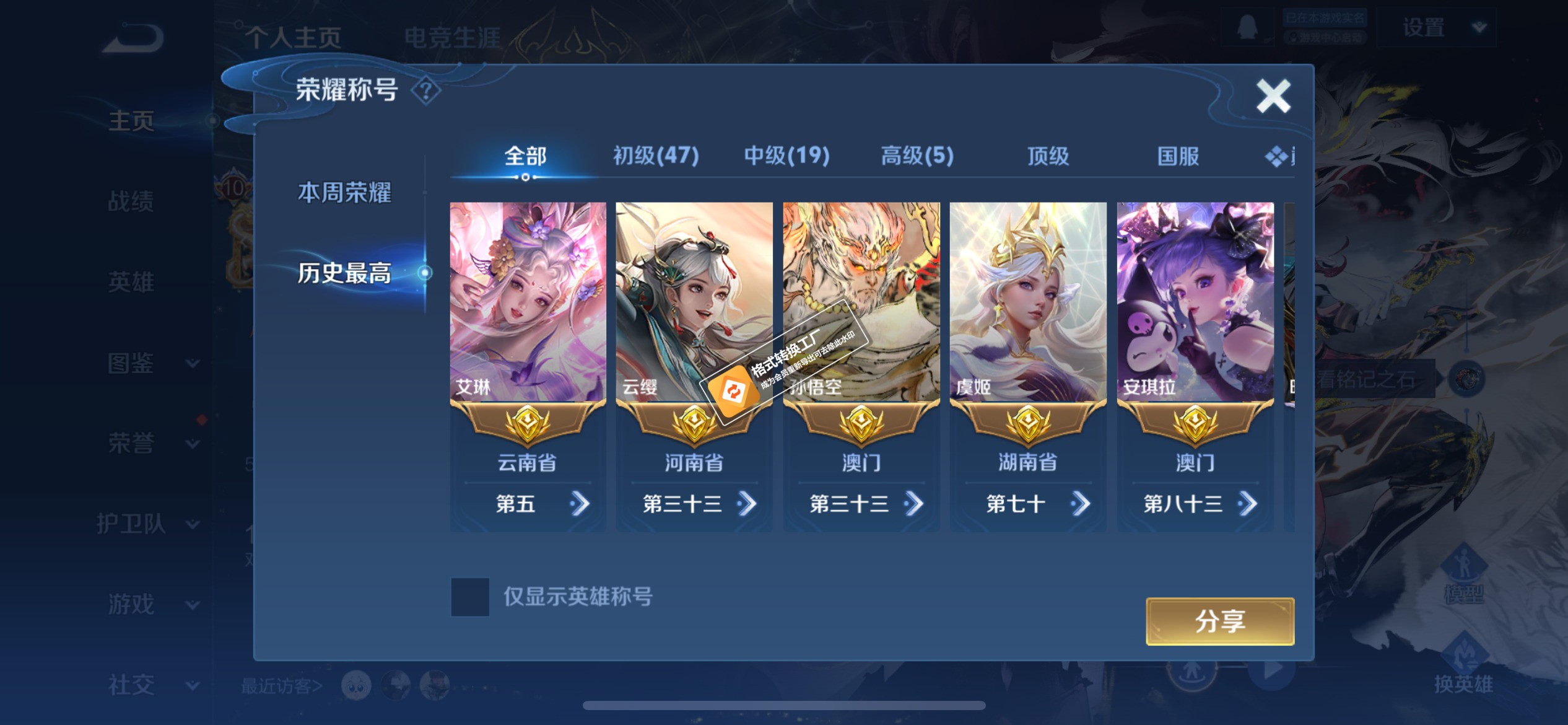Expand the 图鉴 sidebar chevron

tap(194, 364)
